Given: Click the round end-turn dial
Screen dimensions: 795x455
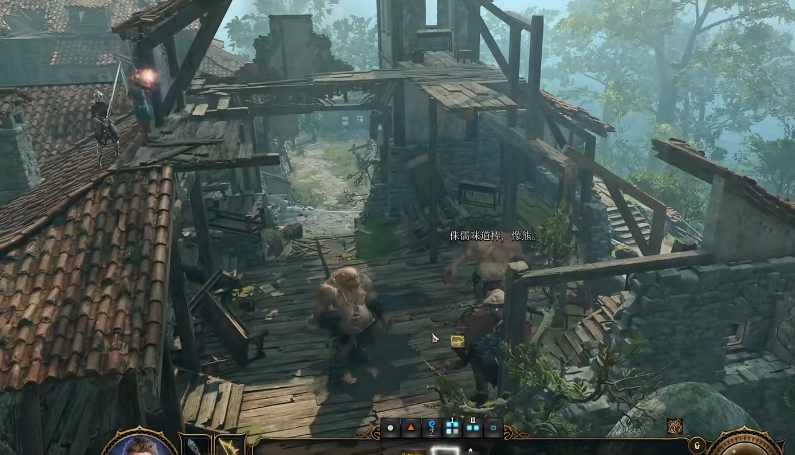Looking at the screenshot, I should (x=747, y=444).
